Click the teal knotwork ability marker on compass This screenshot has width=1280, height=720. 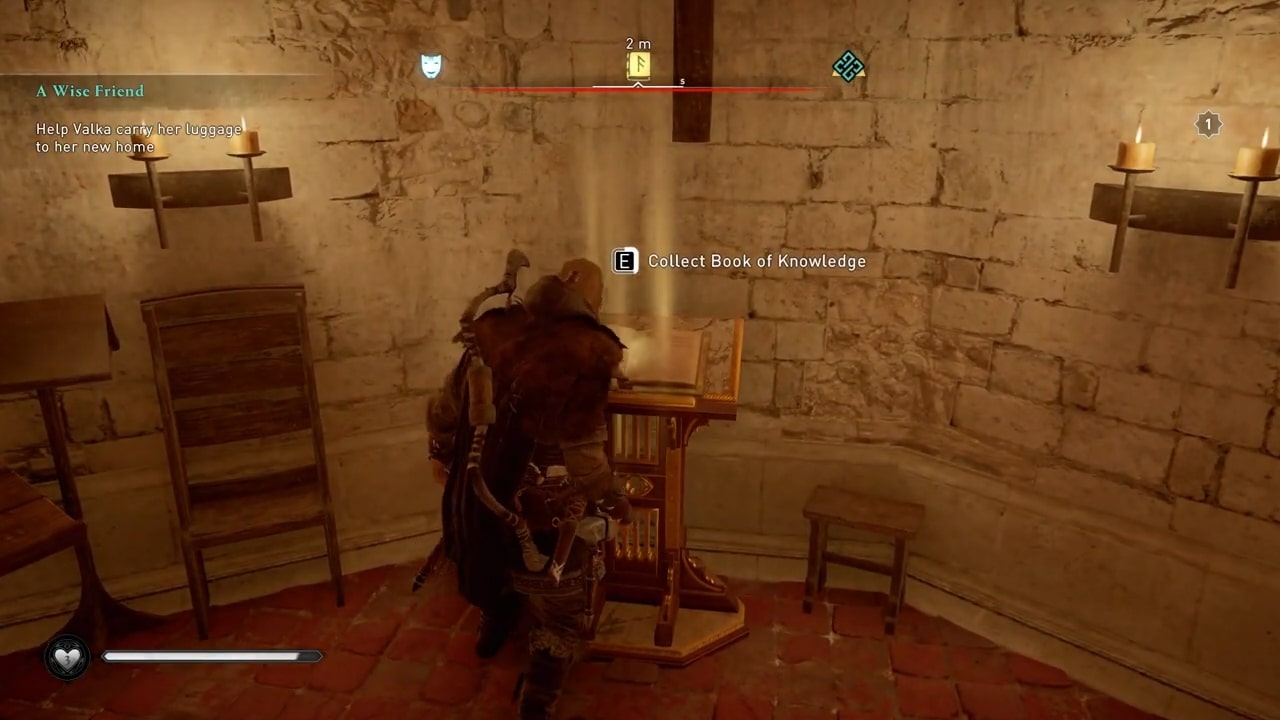click(x=847, y=65)
